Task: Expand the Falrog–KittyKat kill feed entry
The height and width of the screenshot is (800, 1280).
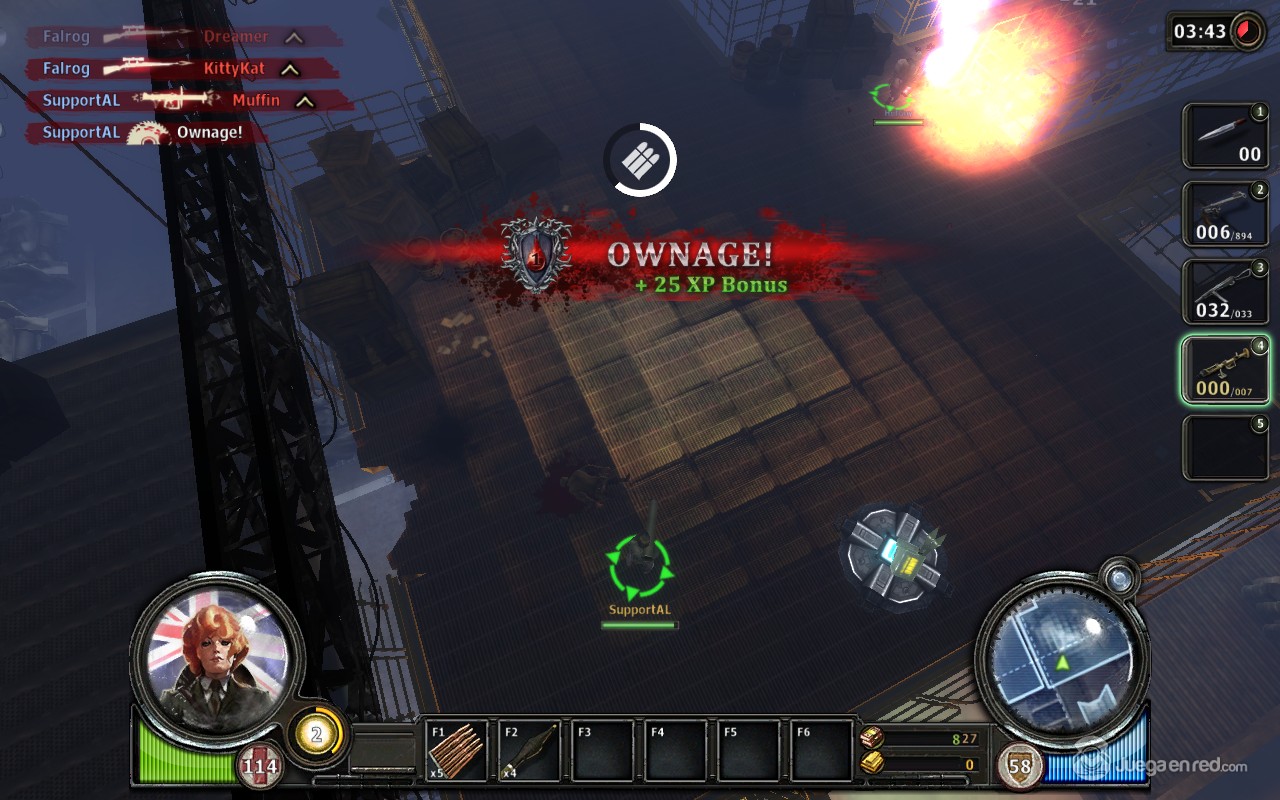Action: [289, 69]
